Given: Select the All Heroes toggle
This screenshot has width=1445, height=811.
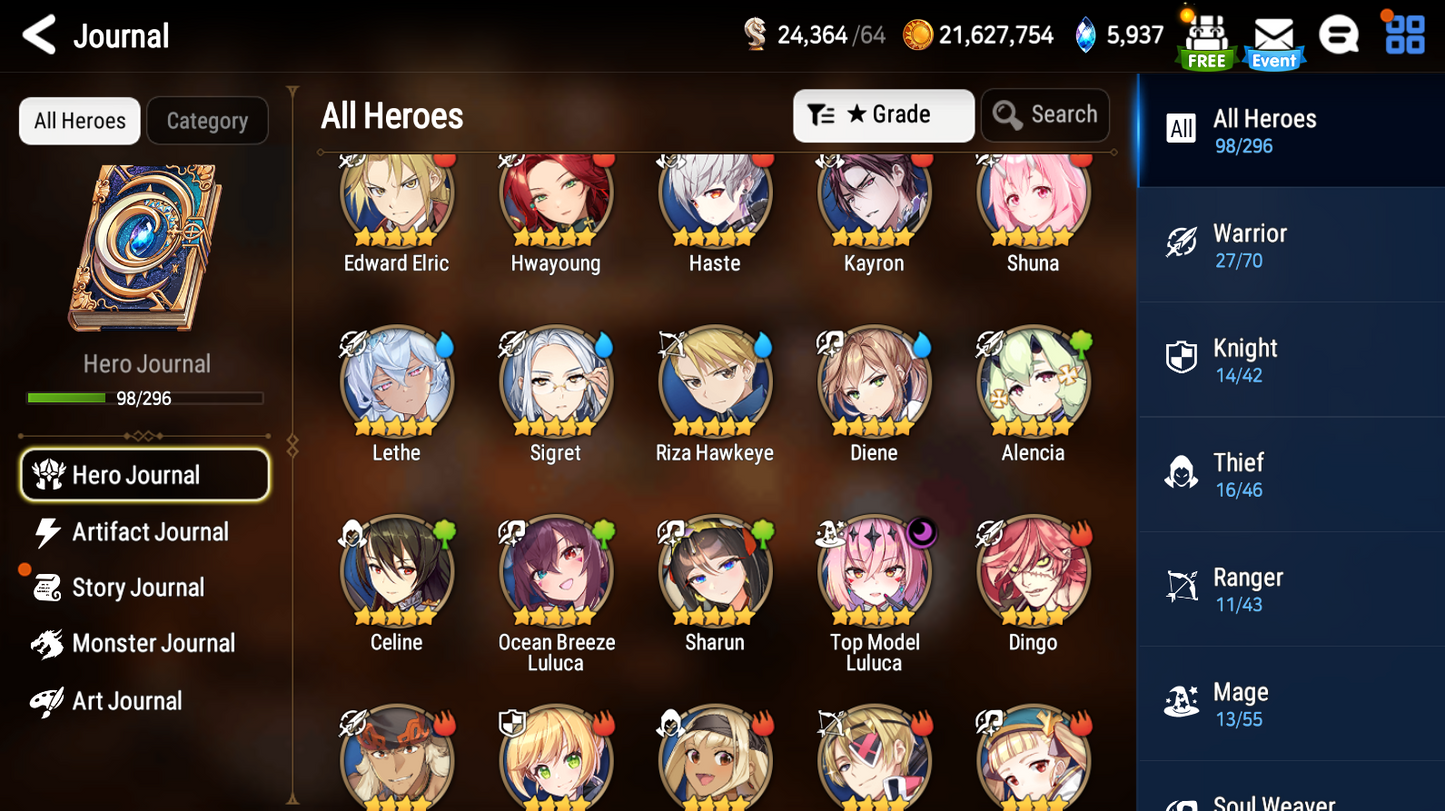Looking at the screenshot, I should pos(79,120).
